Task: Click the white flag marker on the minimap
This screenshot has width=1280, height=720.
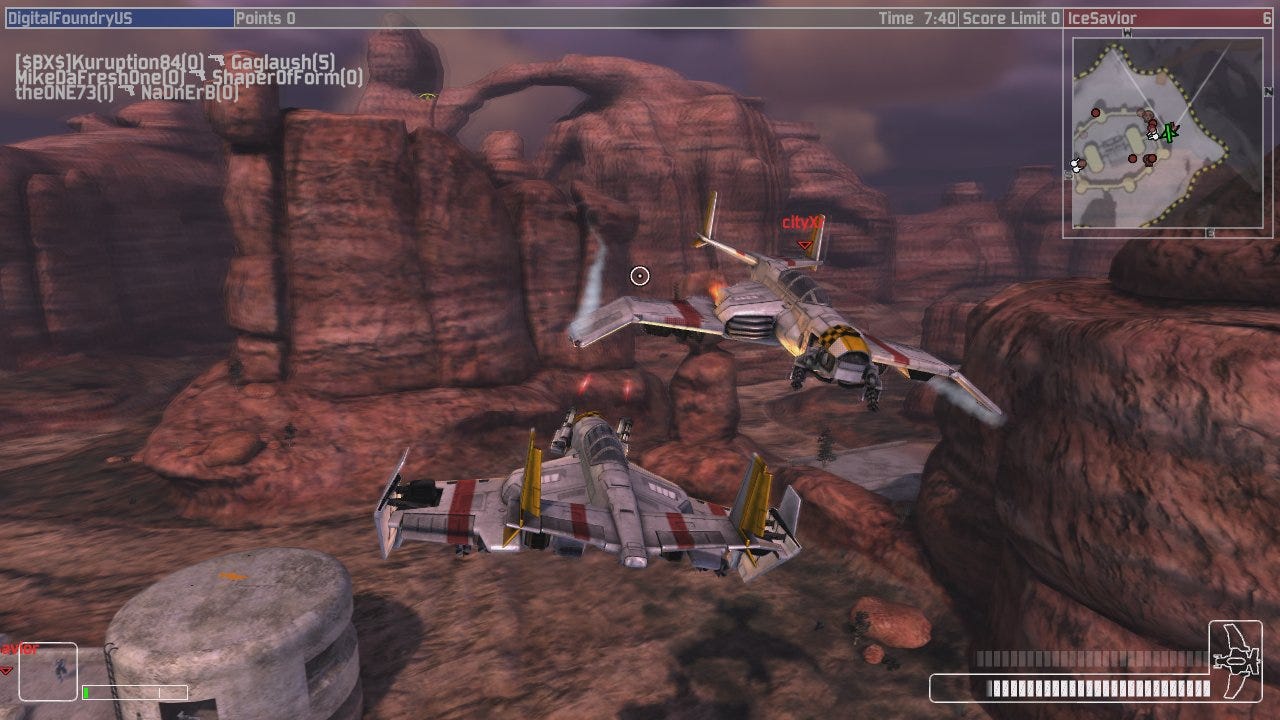Action: point(1075,164)
